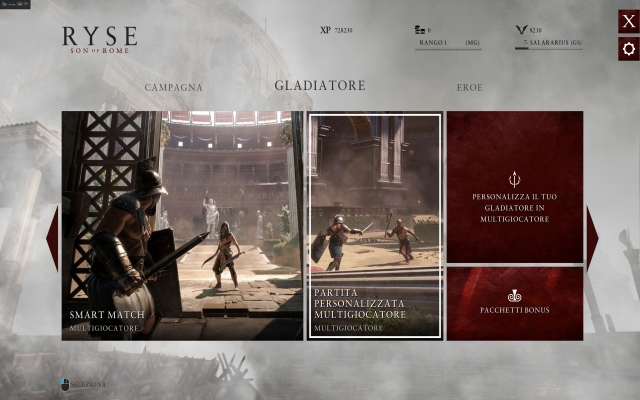Open settings with the gear icon
This screenshot has height=400, width=640.
click(x=628, y=48)
